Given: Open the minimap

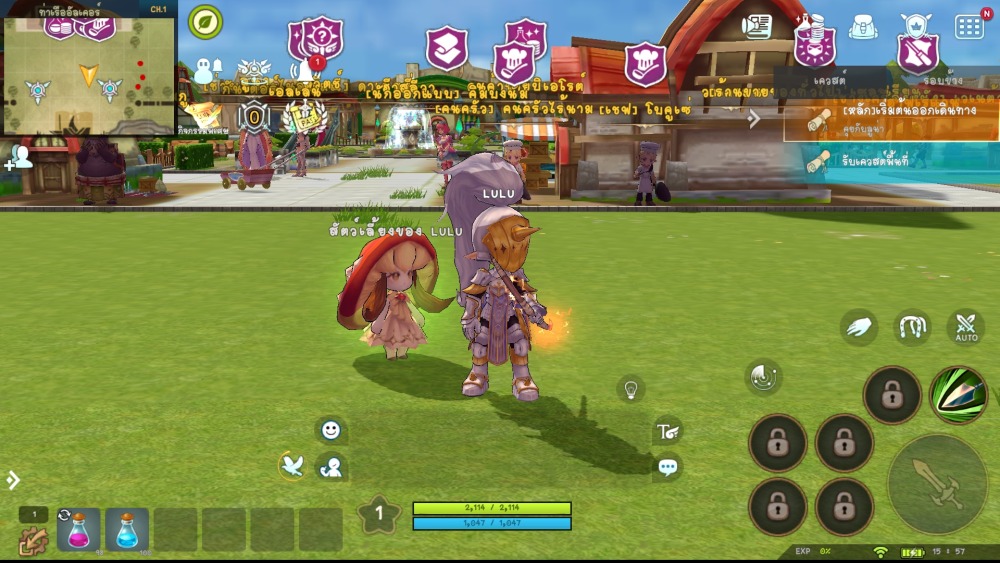Looking at the screenshot, I should pyautogui.click(x=89, y=68).
